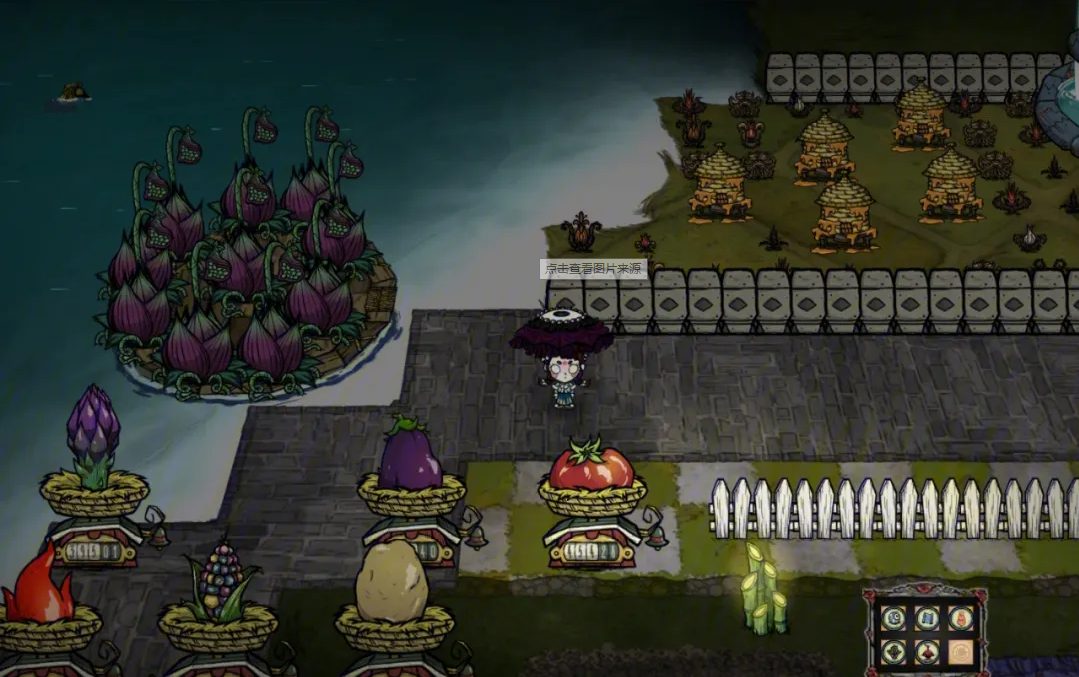The width and height of the screenshot is (1079, 677).
Task: Click the 点击查看图片来源 image source link
Action: 593,269
